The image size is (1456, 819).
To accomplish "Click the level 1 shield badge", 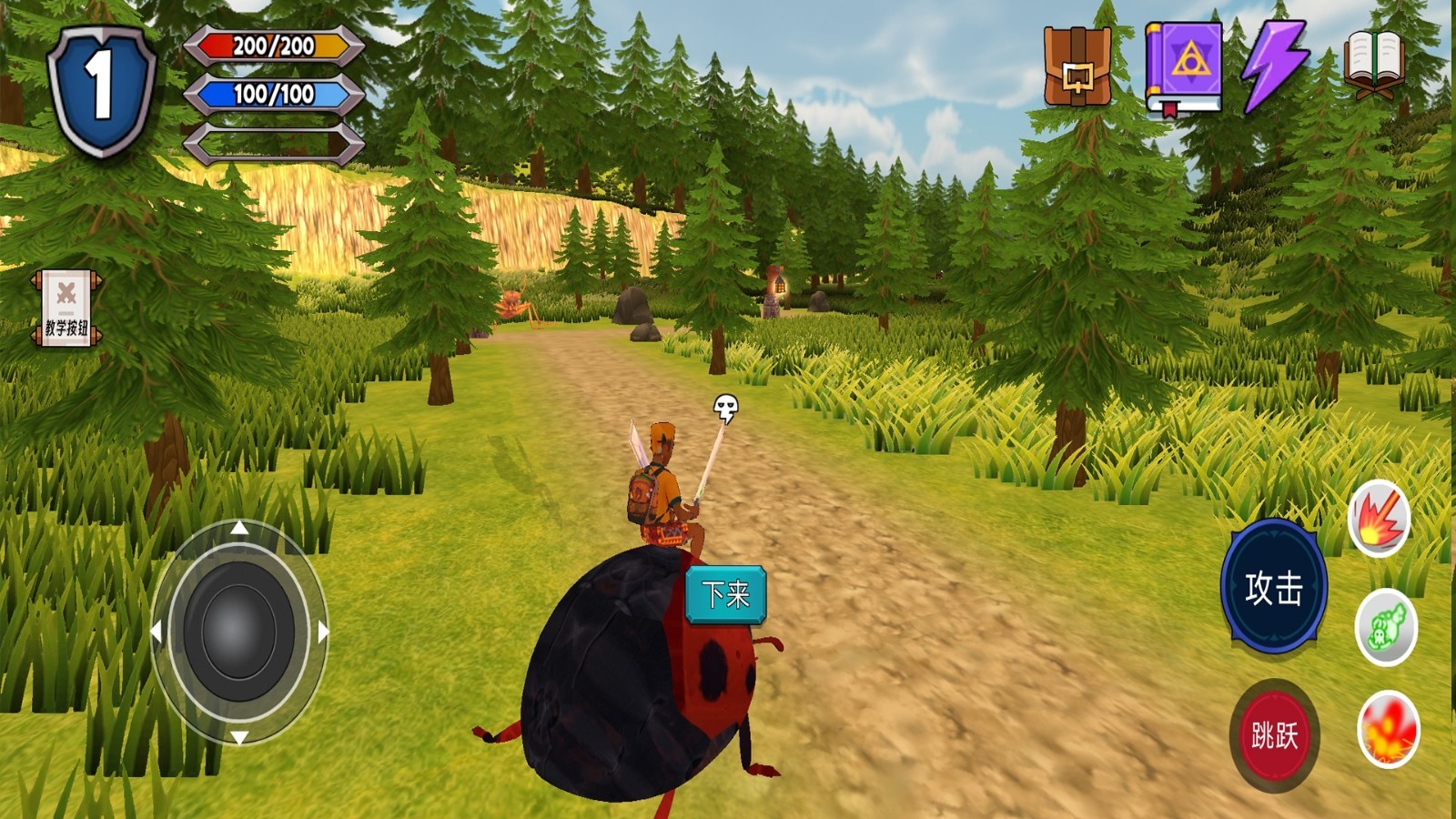I will 101,89.
